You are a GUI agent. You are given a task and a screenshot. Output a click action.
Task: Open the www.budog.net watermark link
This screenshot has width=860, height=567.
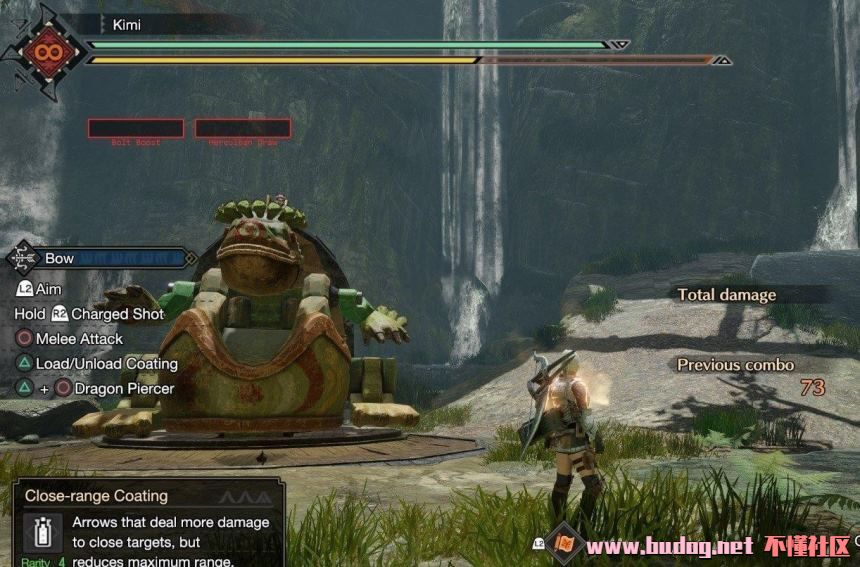669,546
